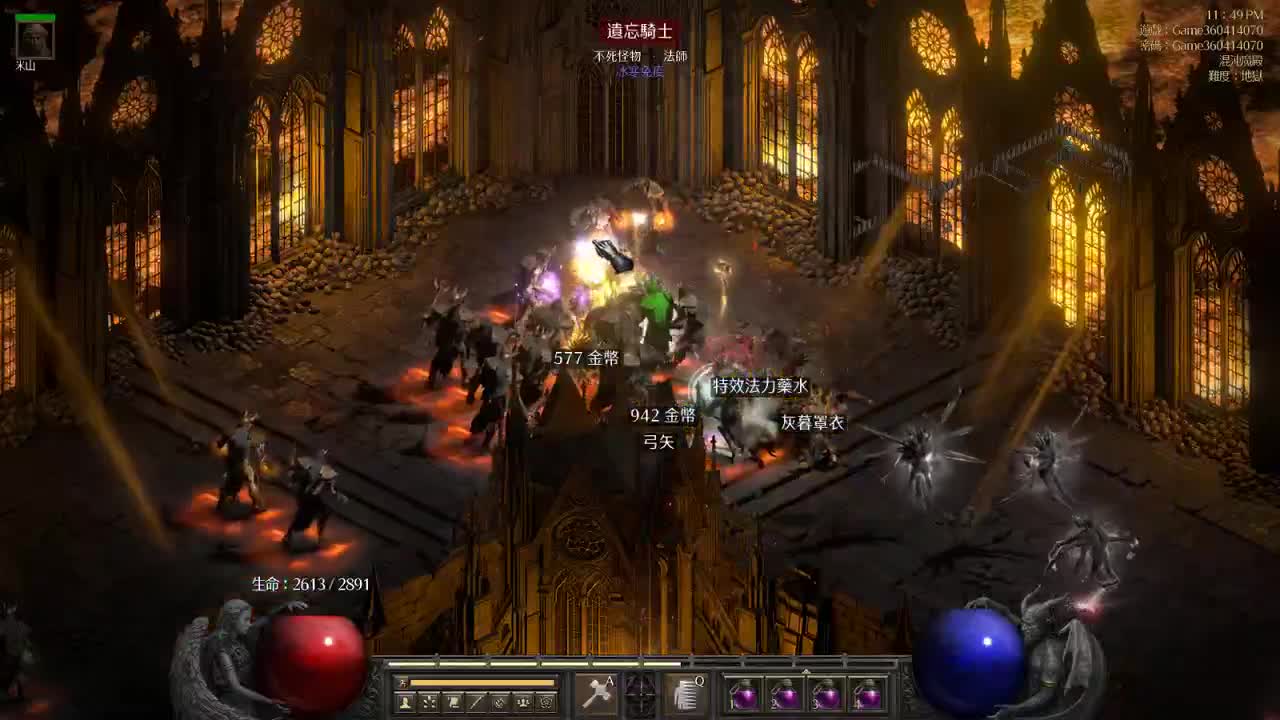The width and height of the screenshot is (1280, 720).
Task: Open the game options menu icon
Action: pyautogui.click(x=545, y=701)
